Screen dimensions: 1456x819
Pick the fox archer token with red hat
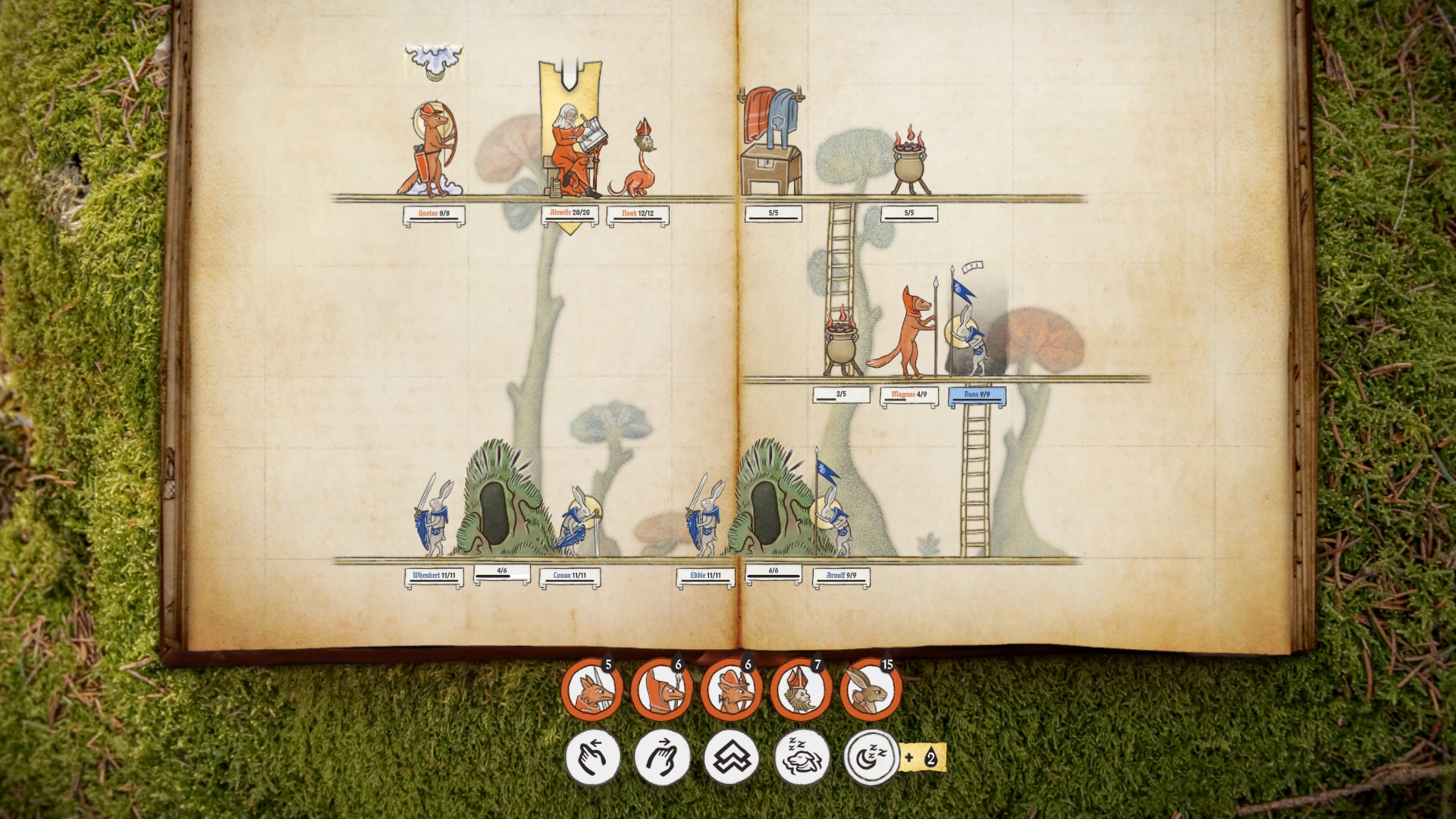[732, 689]
